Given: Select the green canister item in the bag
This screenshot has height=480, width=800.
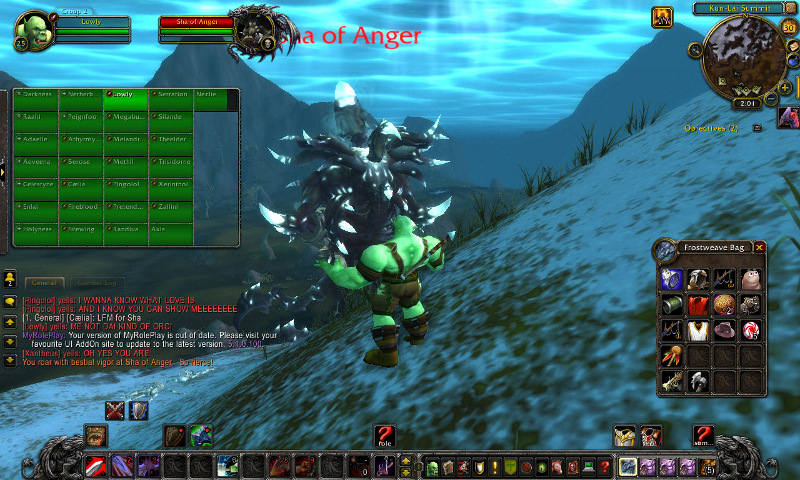Looking at the screenshot, I should [671, 304].
